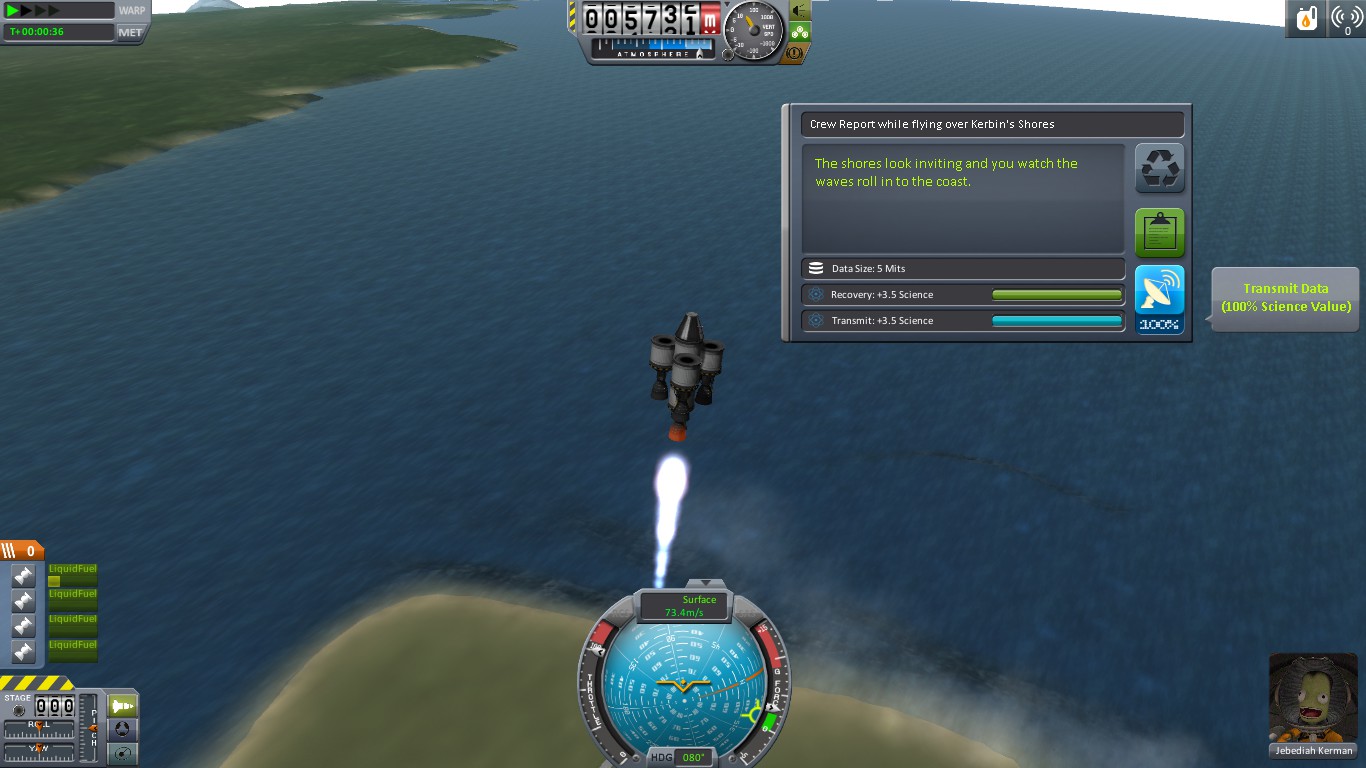This screenshot has height=768, width=1366.
Task: Open the map view button
Action: pyautogui.click(x=122, y=754)
